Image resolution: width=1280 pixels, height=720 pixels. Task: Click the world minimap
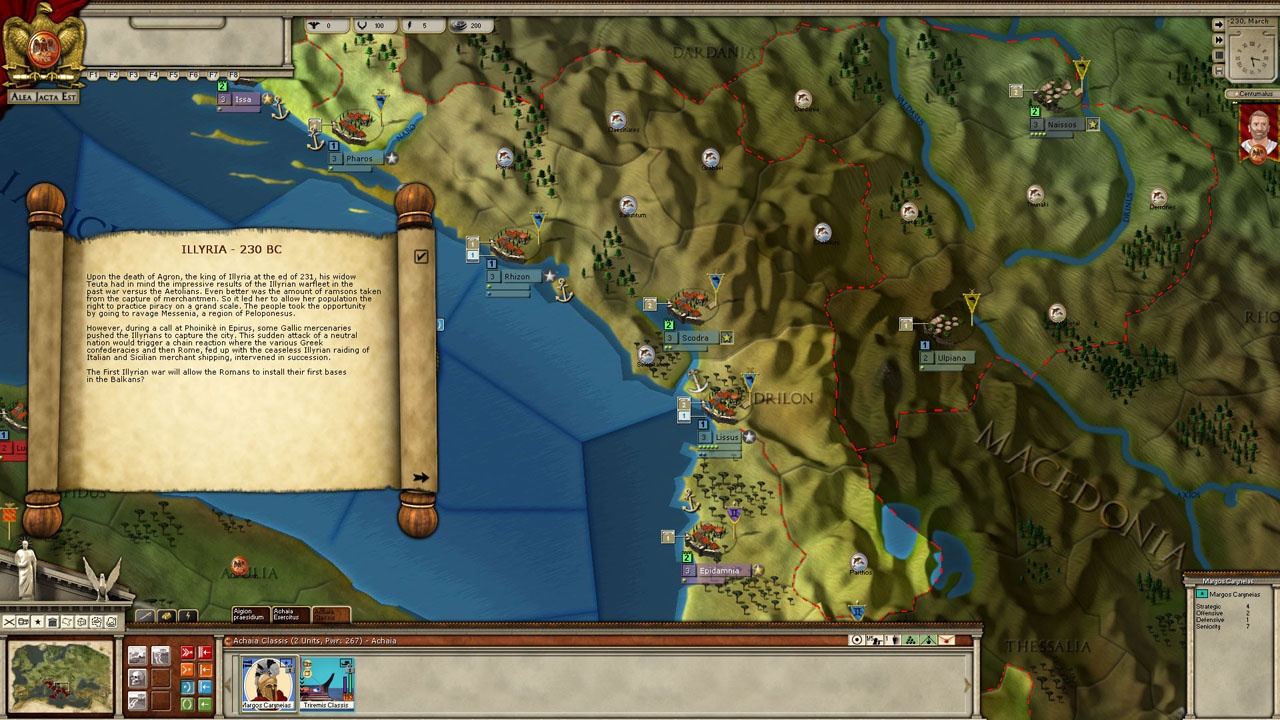coord(60,677)
